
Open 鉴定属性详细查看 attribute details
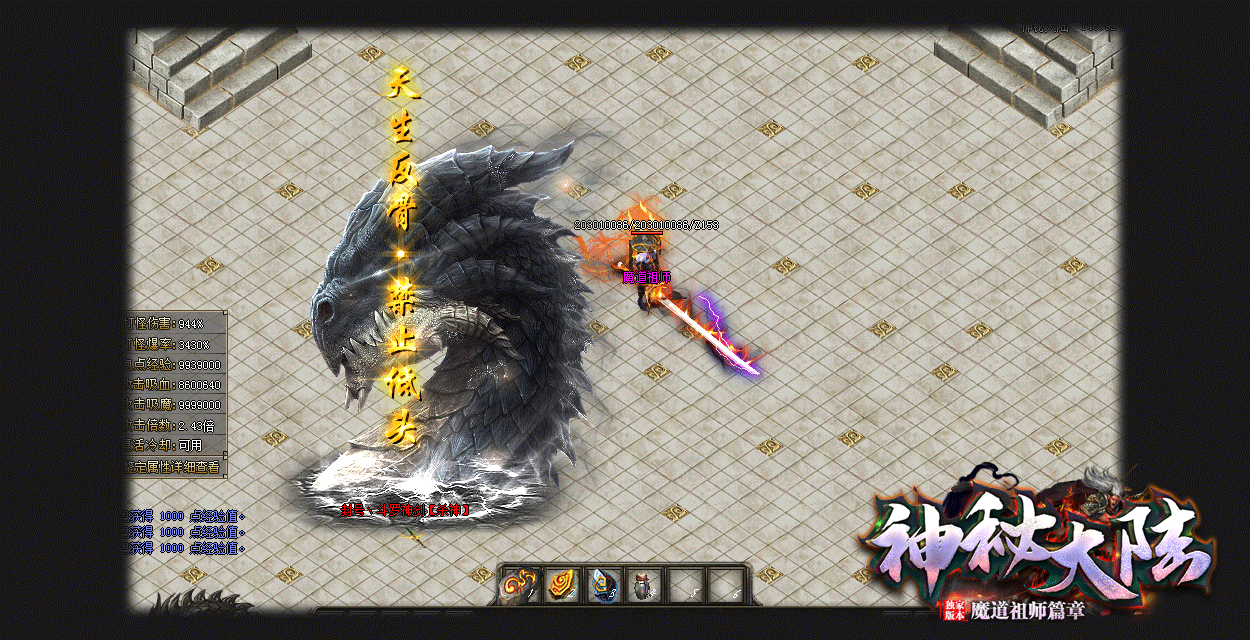point(176,466)
